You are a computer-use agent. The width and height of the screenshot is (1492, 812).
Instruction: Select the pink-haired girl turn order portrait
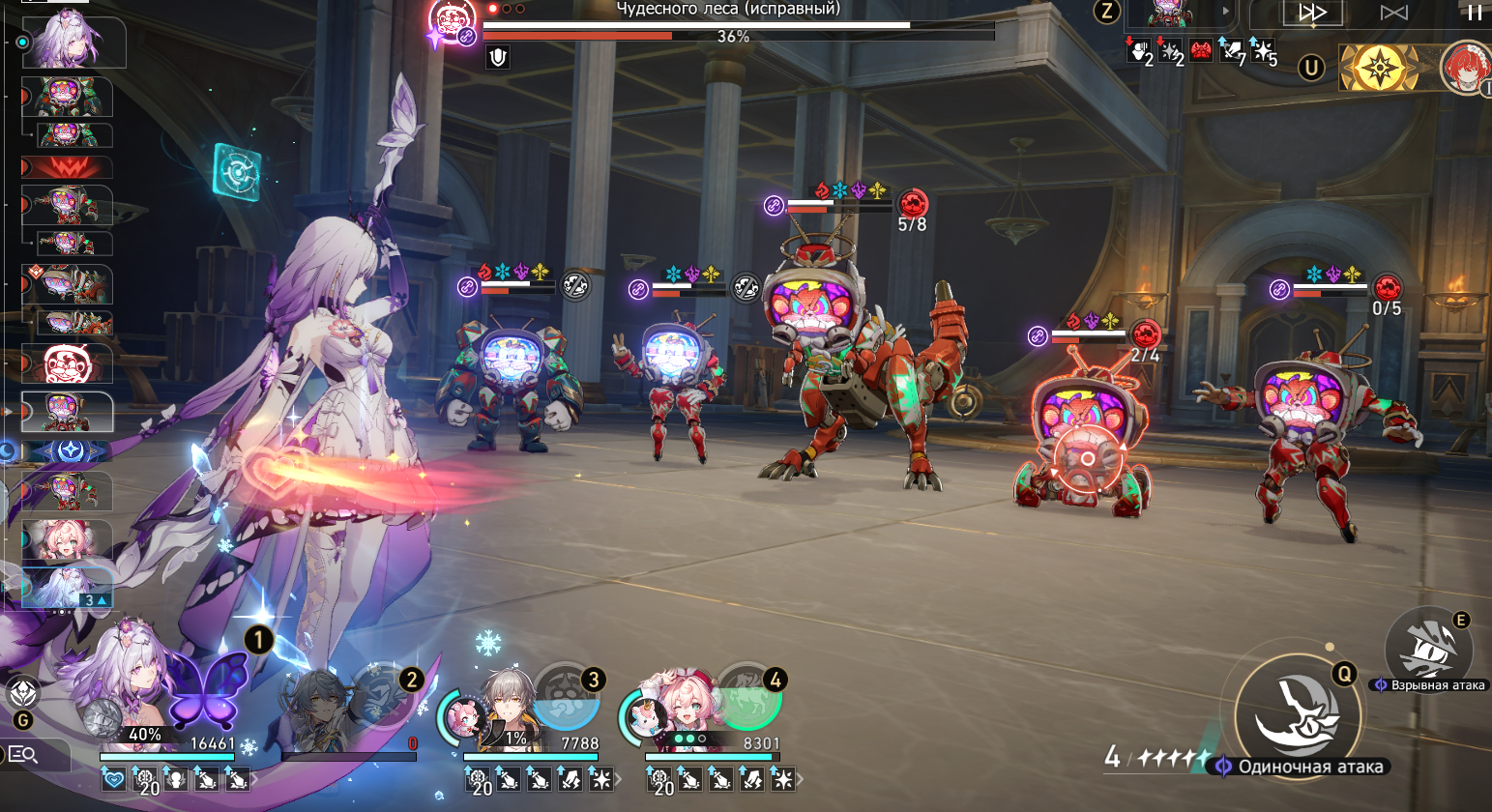pyautogui.click(x=66, y=539)
